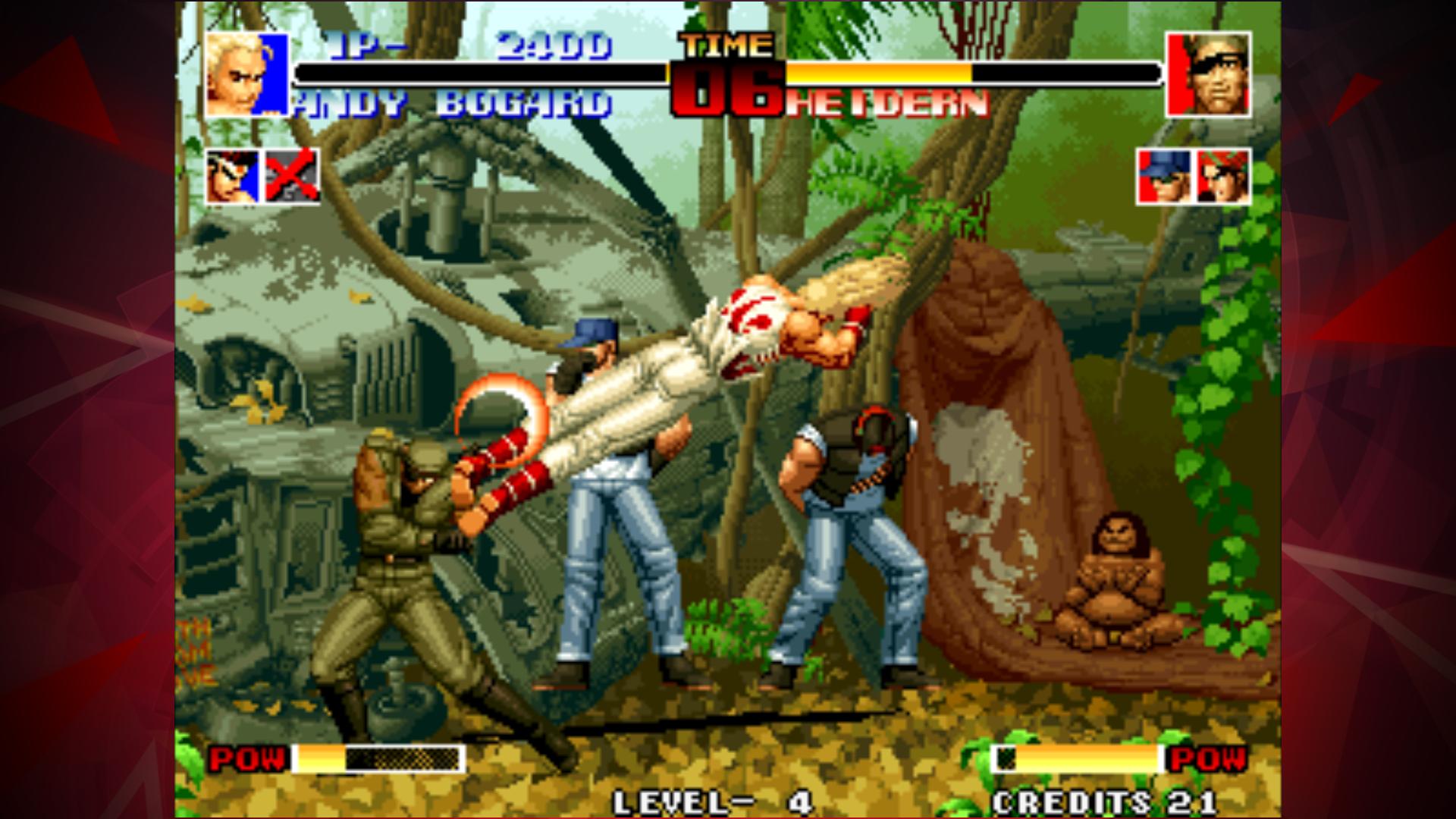Screen dimensions: 1456x819
Task: Click the red-bandana teammate icon on the right
Action: click(1225, 176)
